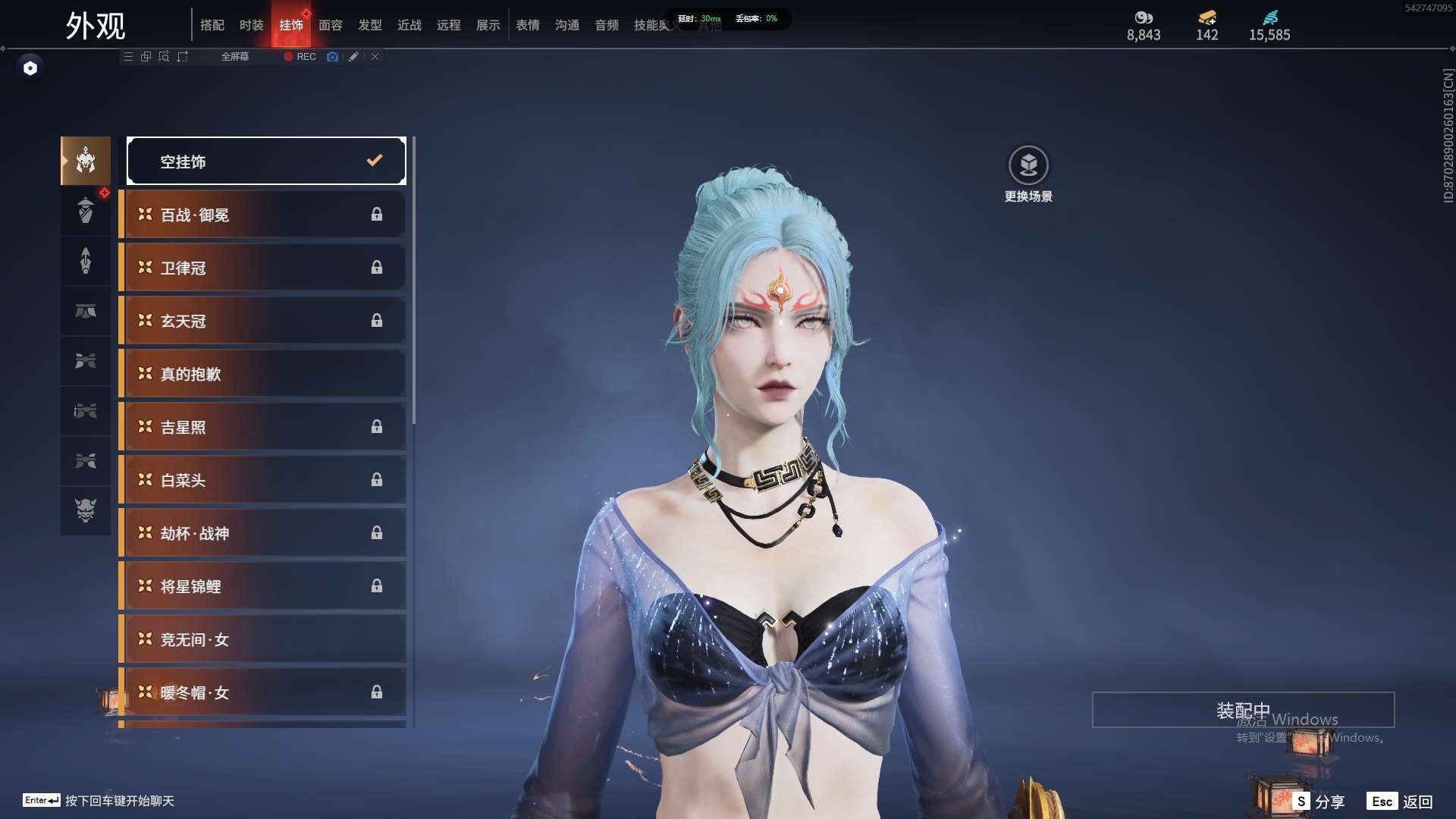Choose the 白菜头 accessory
1456x819 pixels.
pos(262,480)
